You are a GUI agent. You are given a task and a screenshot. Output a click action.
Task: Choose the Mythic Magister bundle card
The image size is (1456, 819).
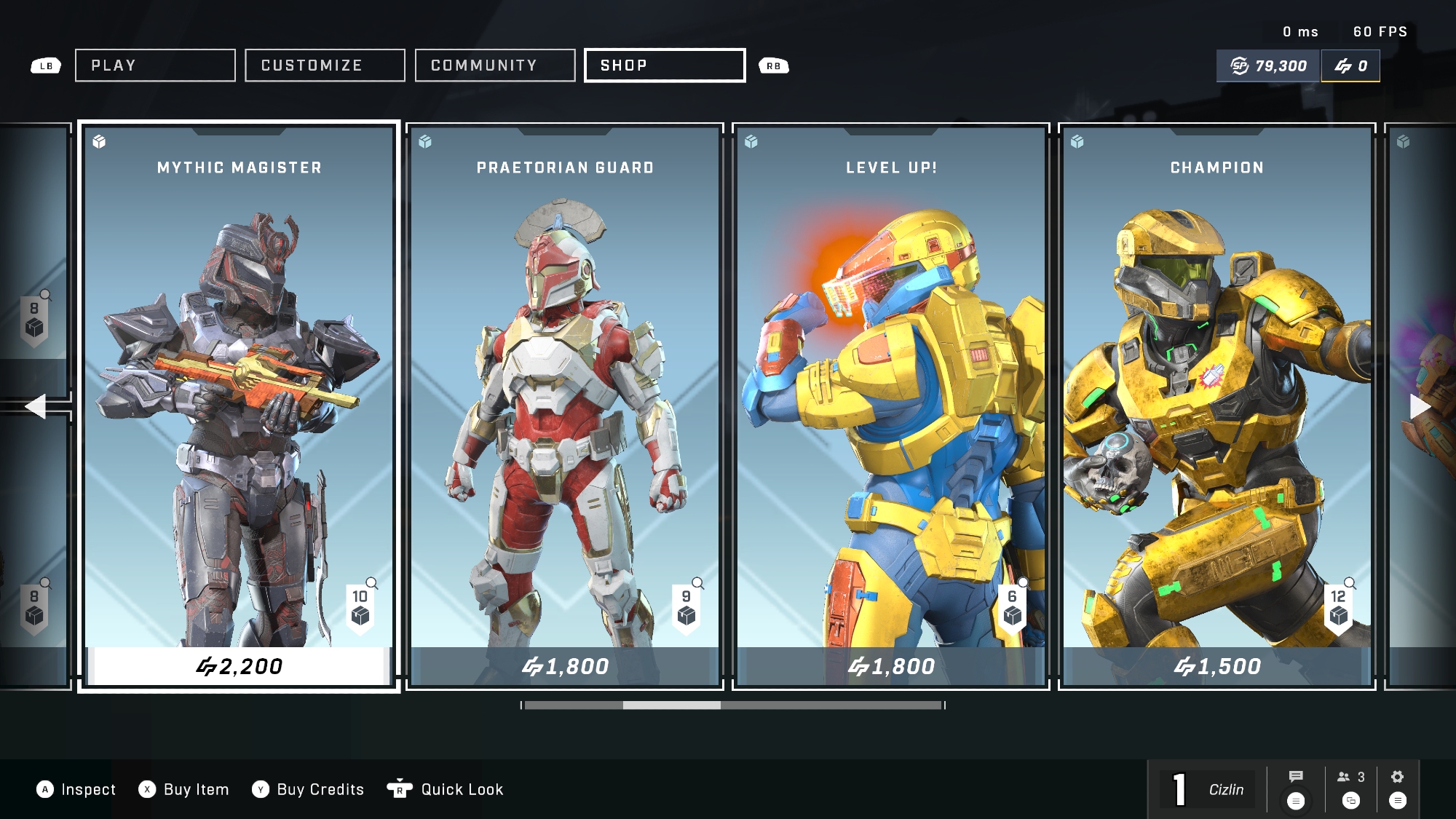(239, 393)
